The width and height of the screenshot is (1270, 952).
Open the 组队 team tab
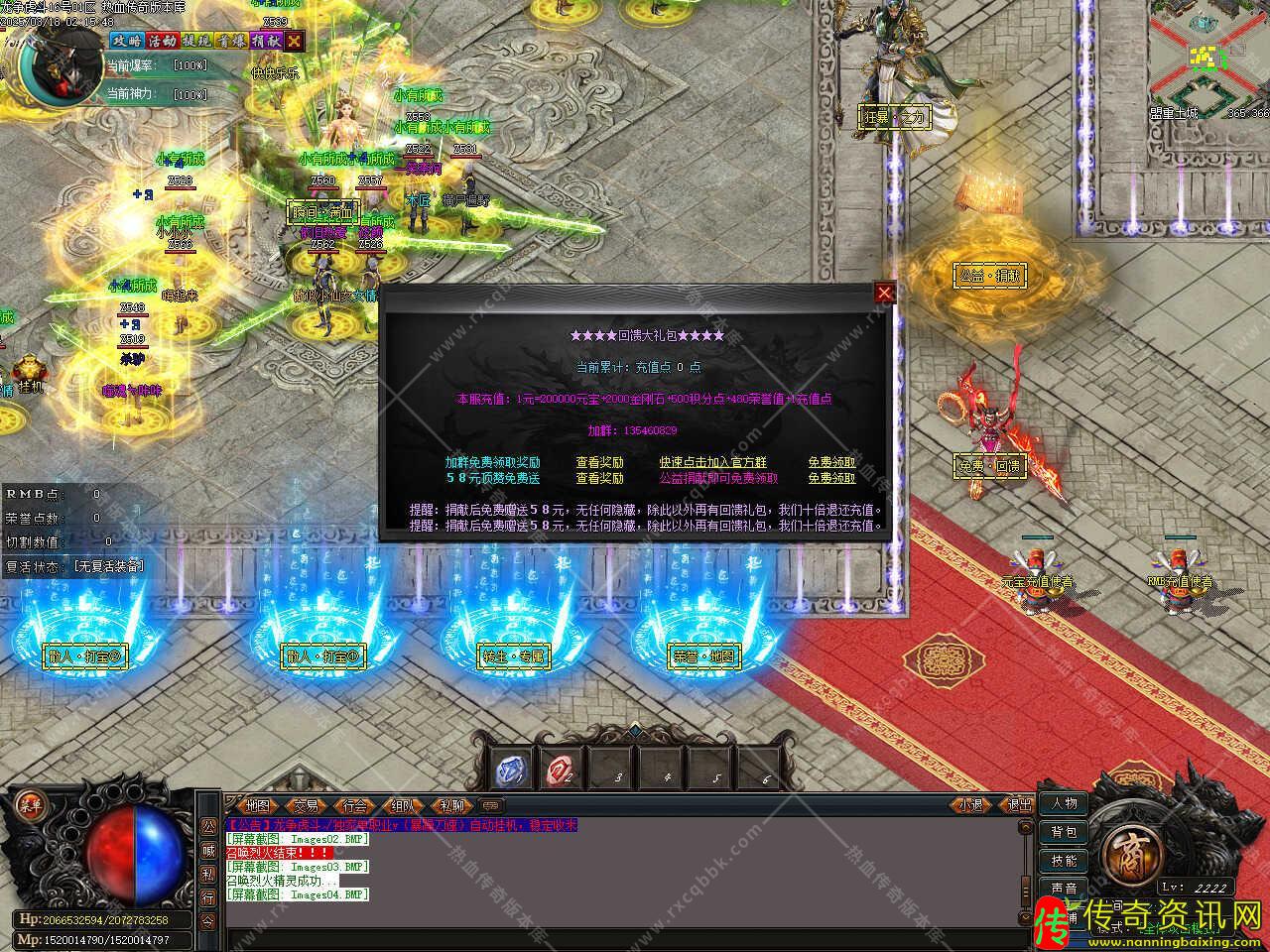point(402,806)
